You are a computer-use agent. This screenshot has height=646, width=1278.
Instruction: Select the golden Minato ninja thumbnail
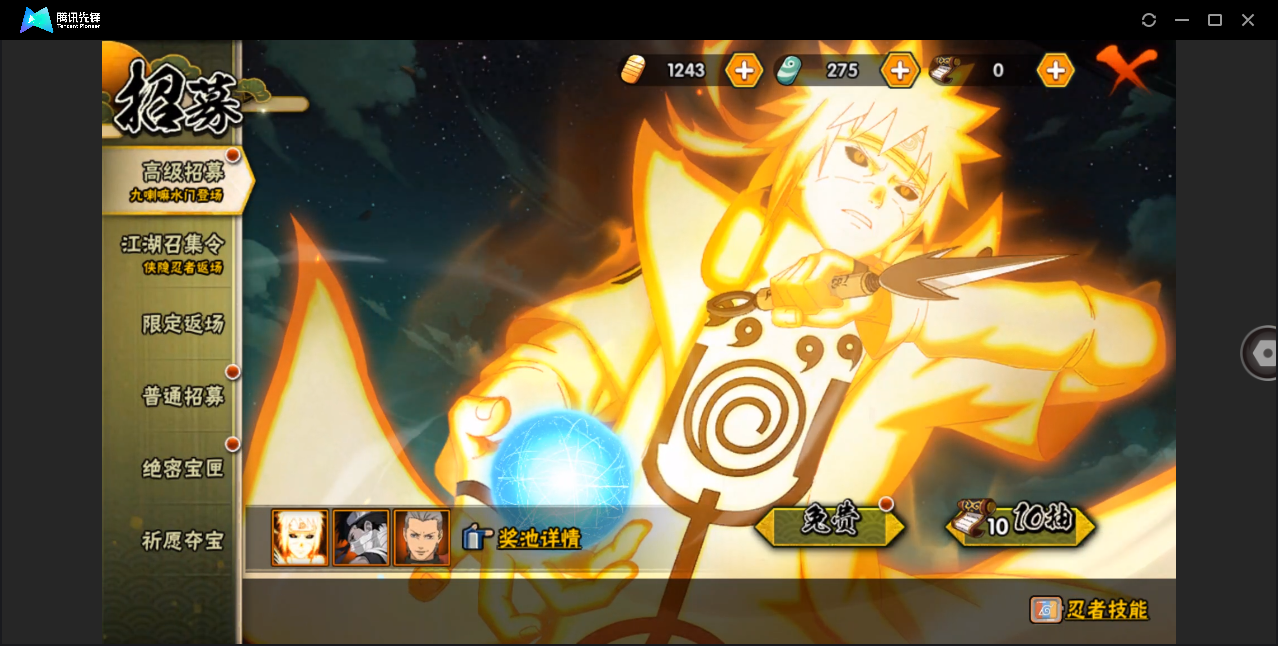pos(300,538)
